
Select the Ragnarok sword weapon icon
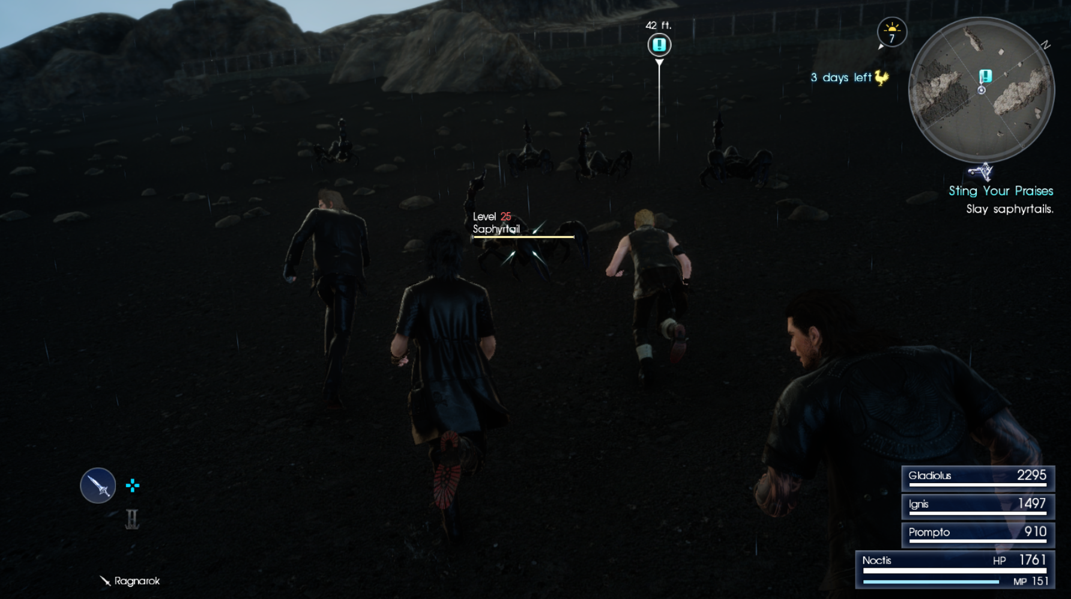(98, 486)
